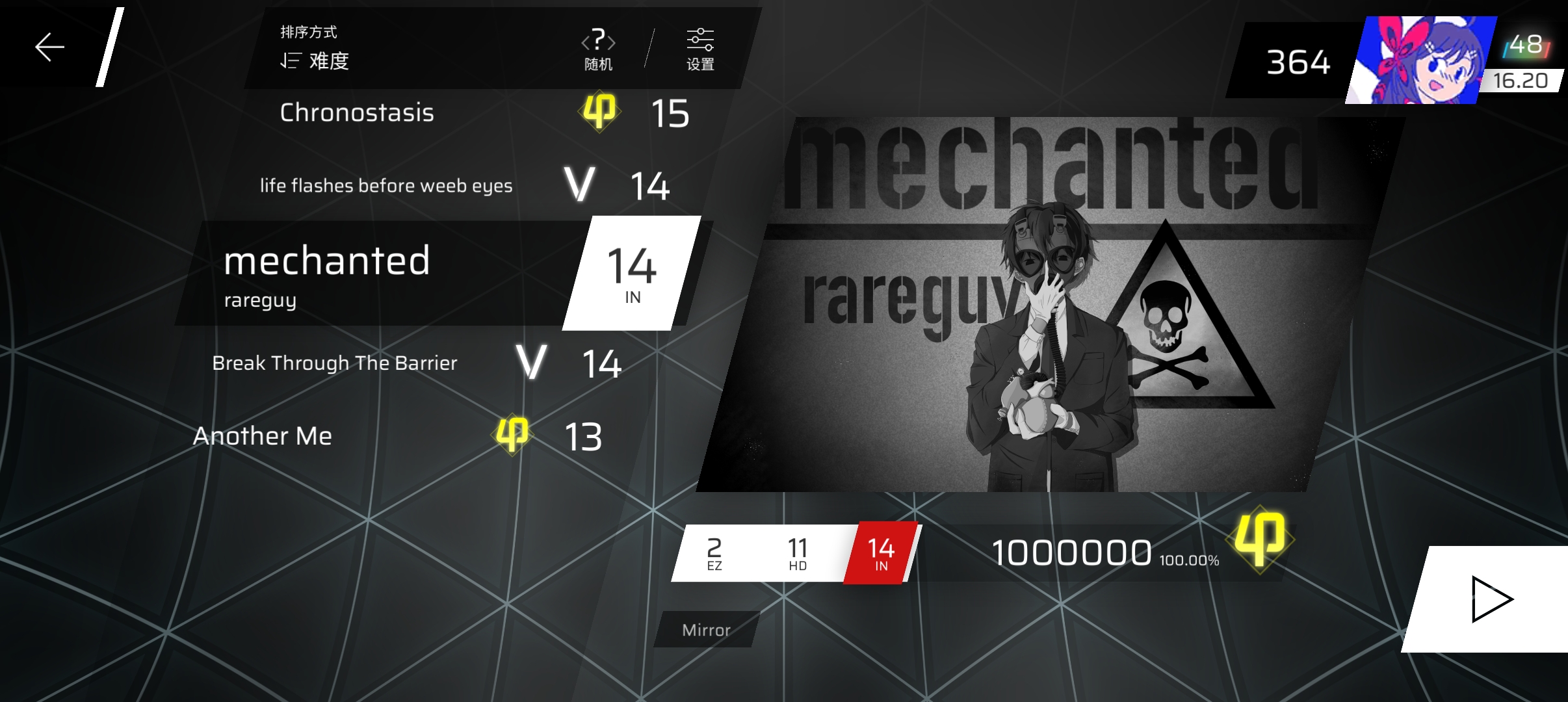Select the song Chronostasis from the list
Viewport: 1568px width, 702px height.
(358, 114)
